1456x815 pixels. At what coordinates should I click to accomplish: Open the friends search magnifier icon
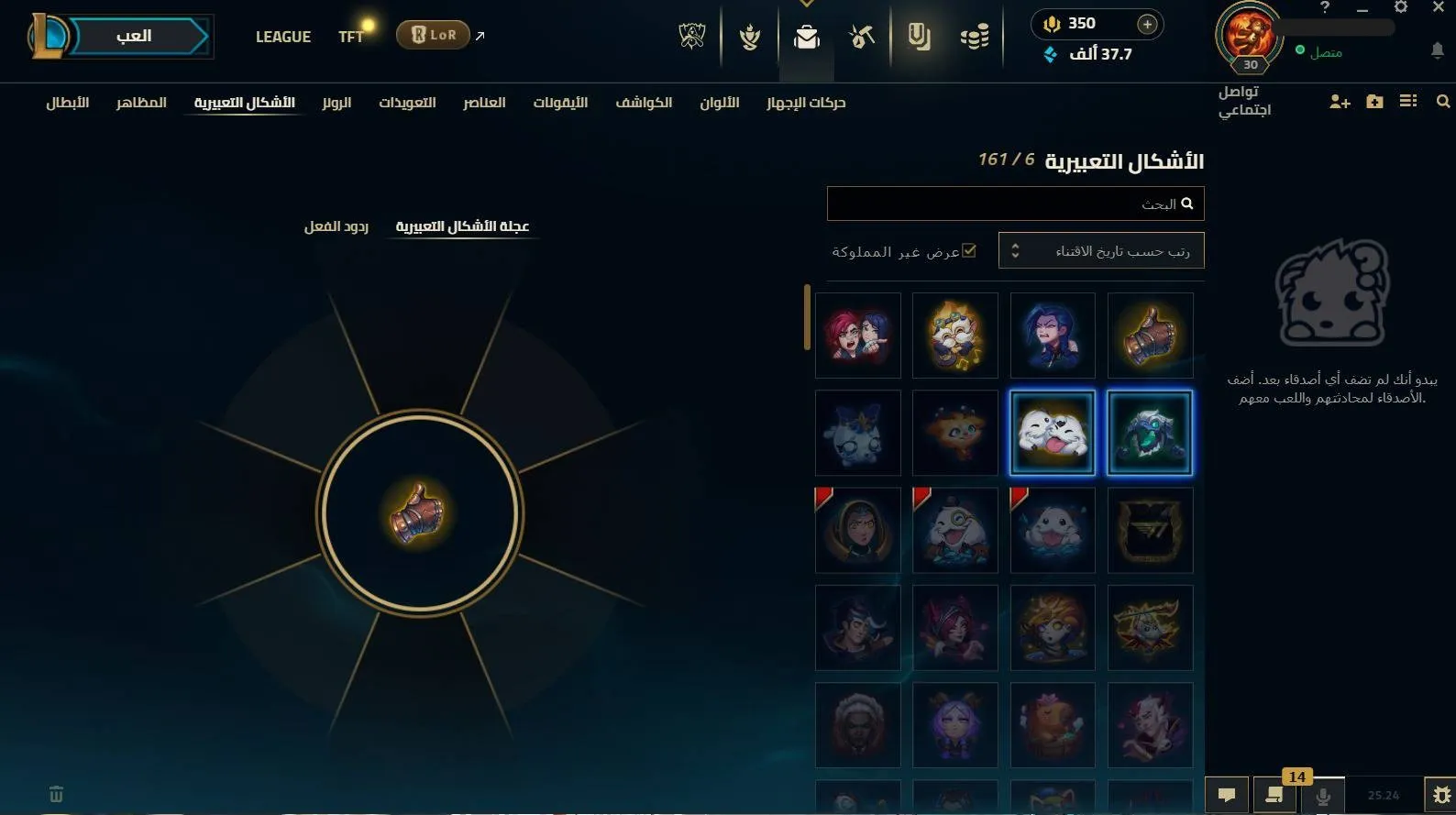tap(1443, 102)
